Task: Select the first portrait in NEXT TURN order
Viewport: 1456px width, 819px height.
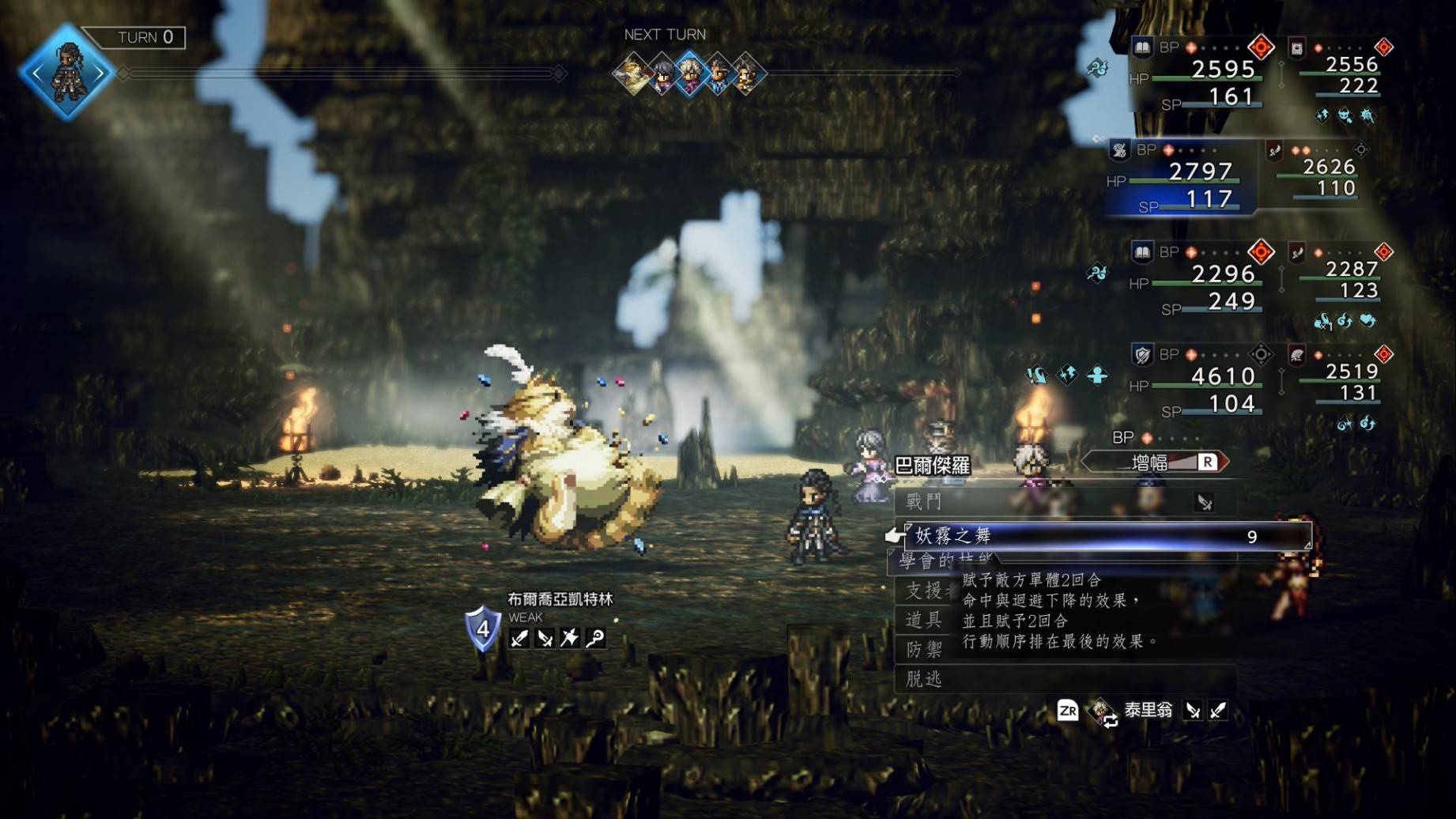Action: 632,74
